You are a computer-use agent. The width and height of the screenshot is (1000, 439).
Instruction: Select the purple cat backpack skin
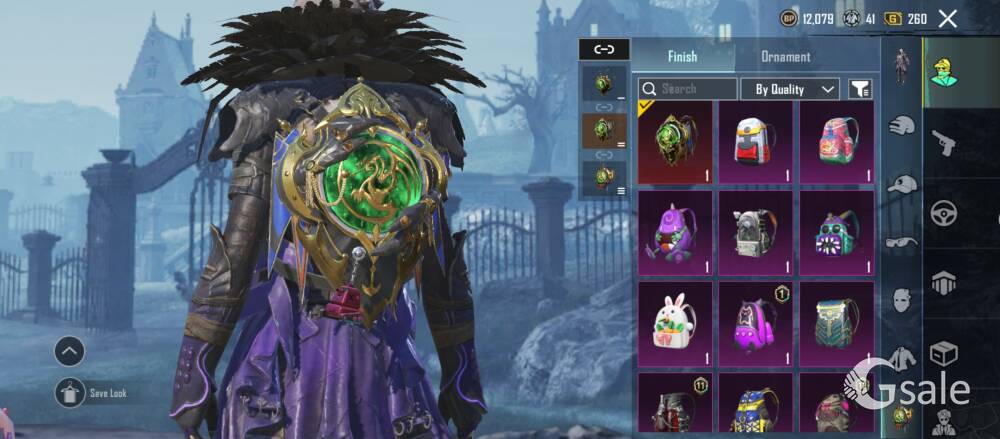click(x=756, y=322)
